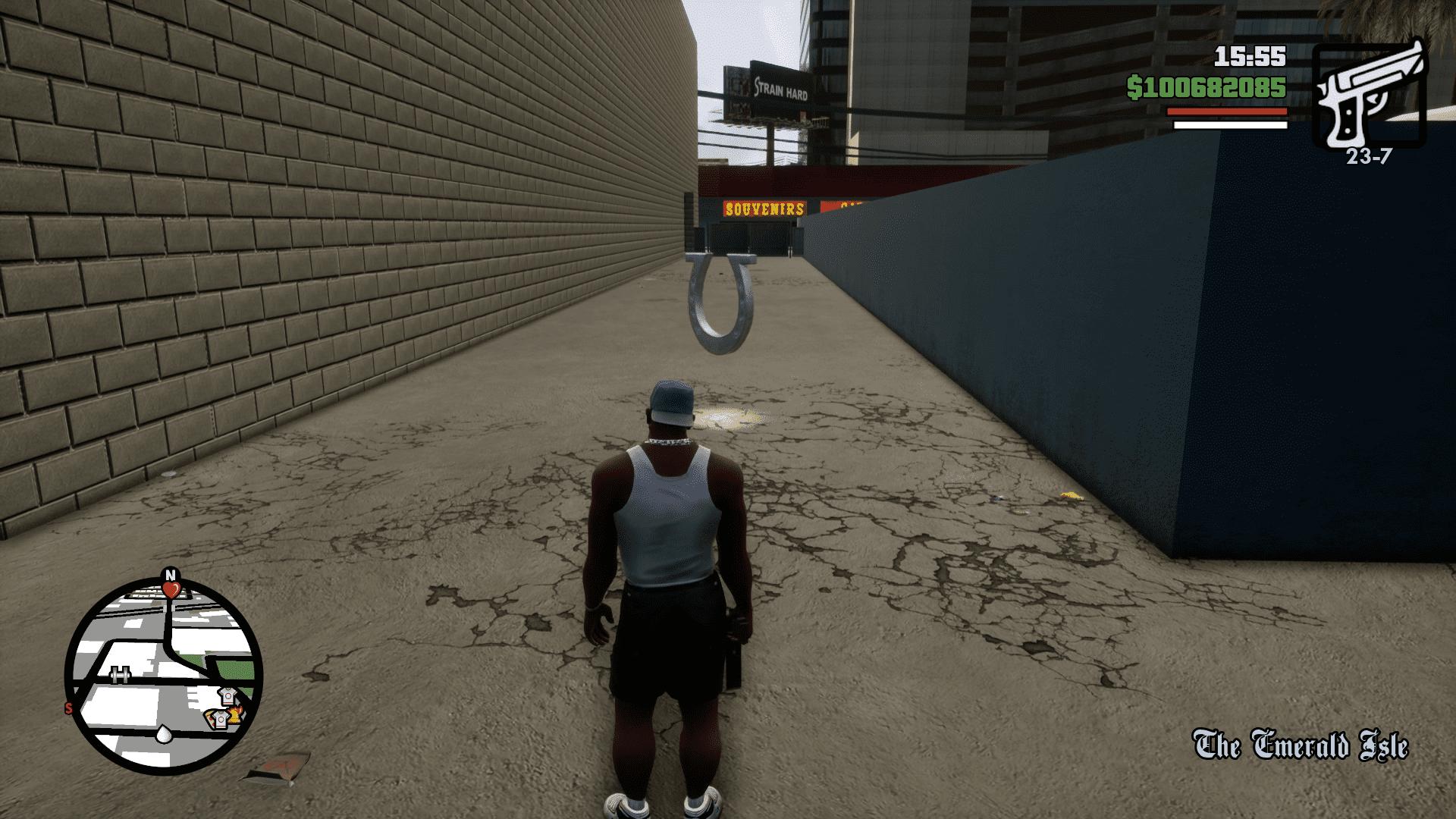This screenshot has width=1456, height=819.
Task: Click the red N compass marker
Action: point(170,574)
